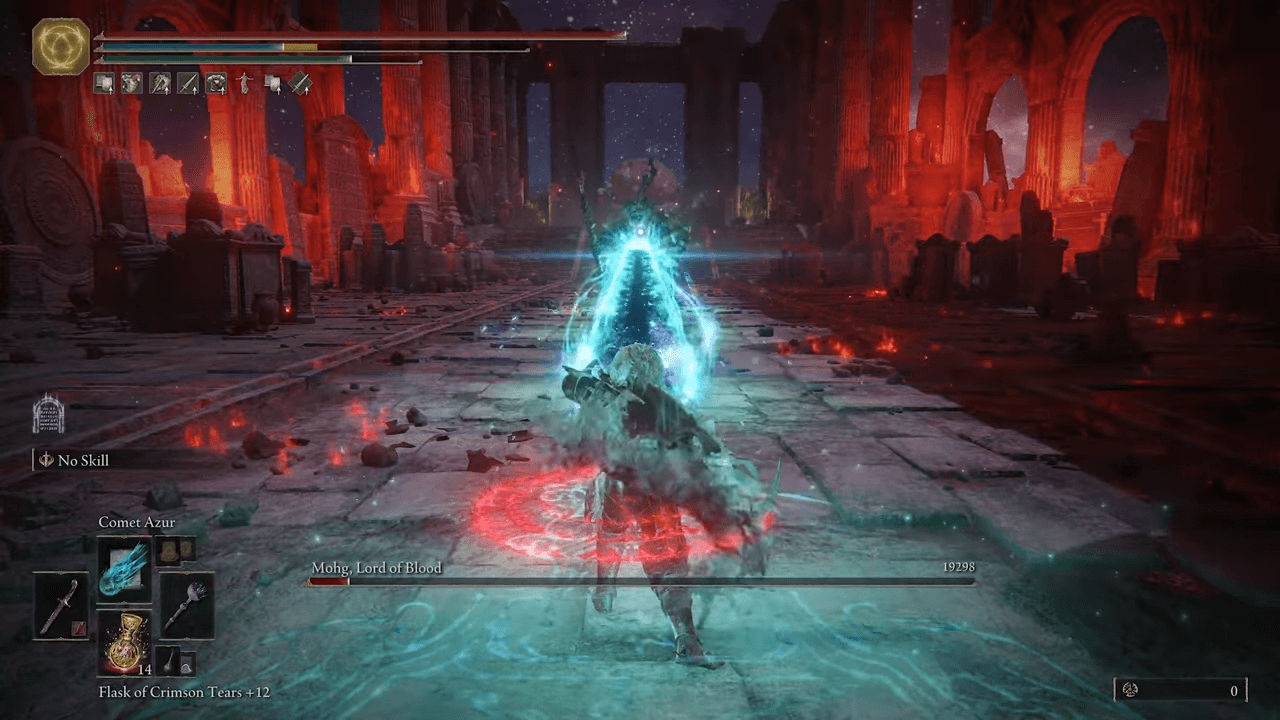
Task: Select the Comet Azur spell slot
Action: pyautogui.click(x=124, y=567)
